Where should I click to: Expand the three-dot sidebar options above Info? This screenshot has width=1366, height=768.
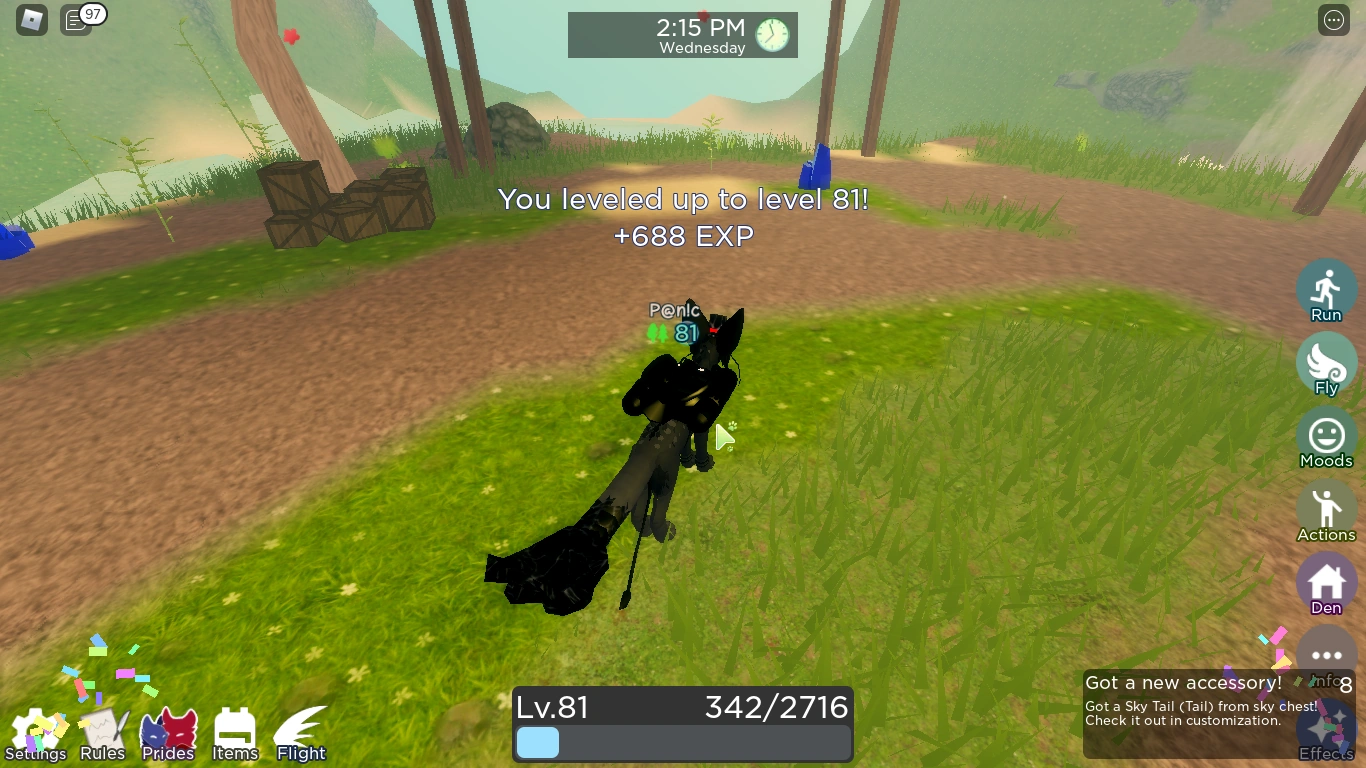point(1326,655)
